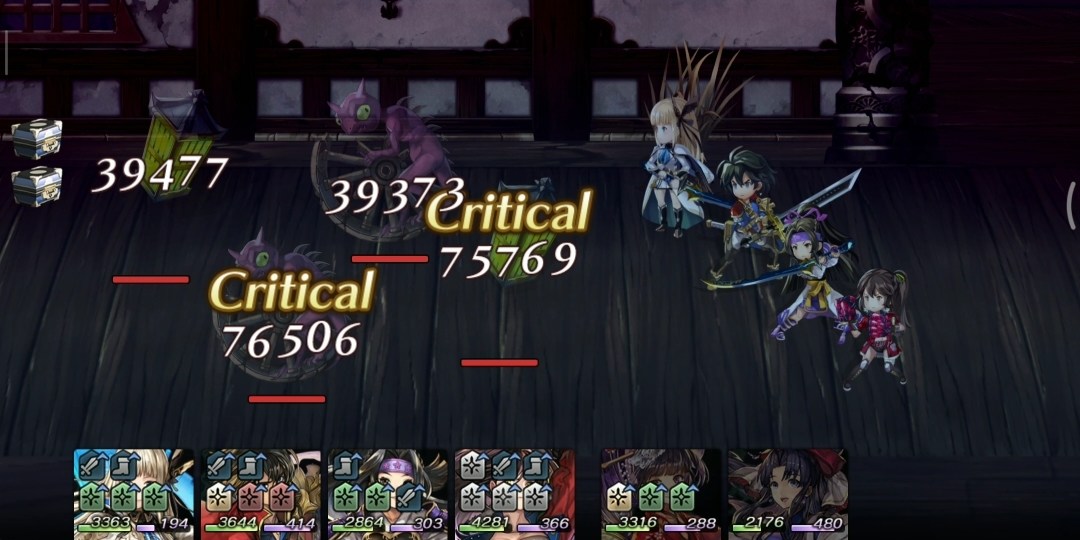Select the blonde character portrait with 3363 HP
Screen dimensions: 1080x540
tap(134, 492)
